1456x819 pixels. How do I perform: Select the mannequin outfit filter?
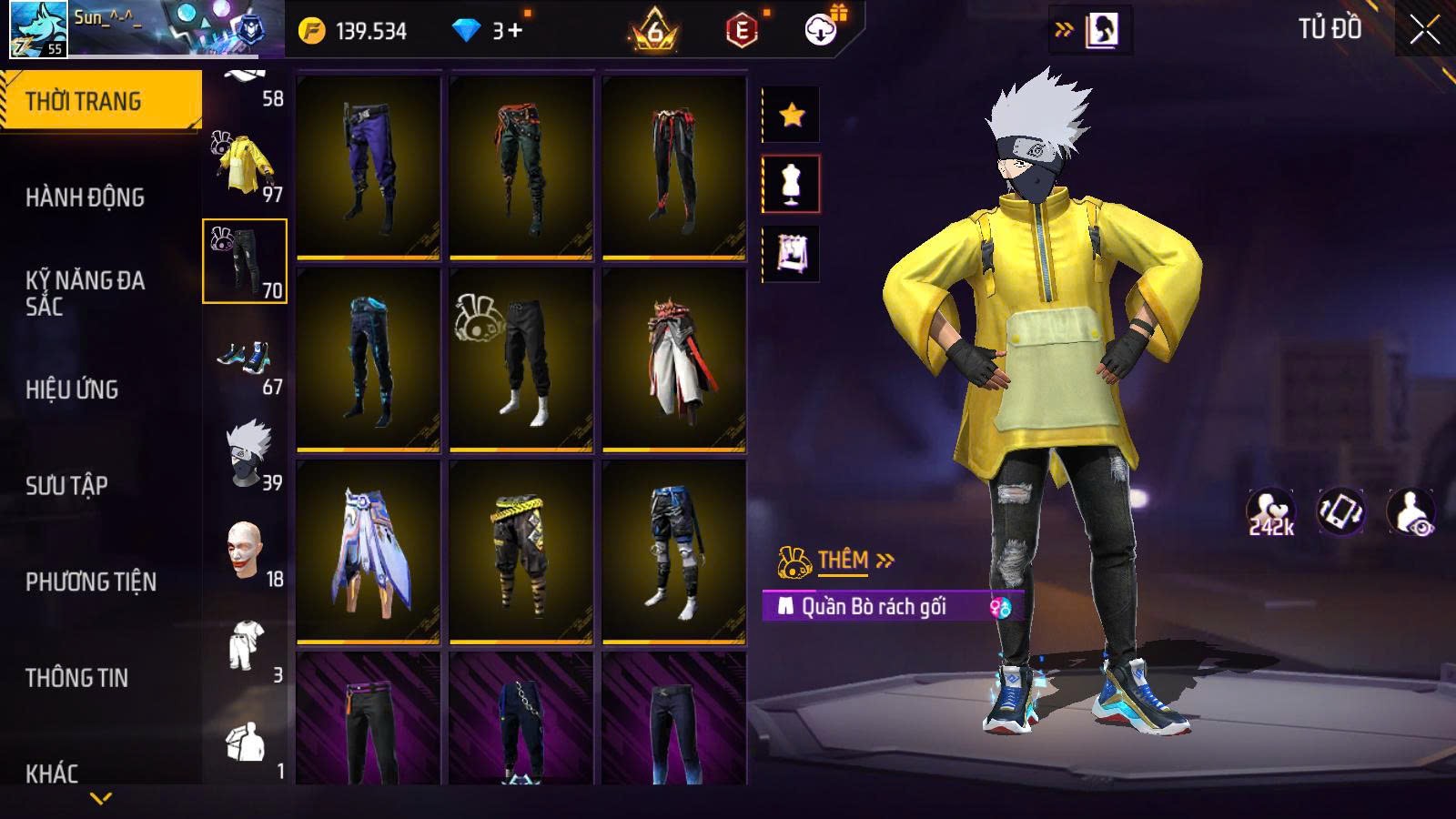(x=791, y=184)
